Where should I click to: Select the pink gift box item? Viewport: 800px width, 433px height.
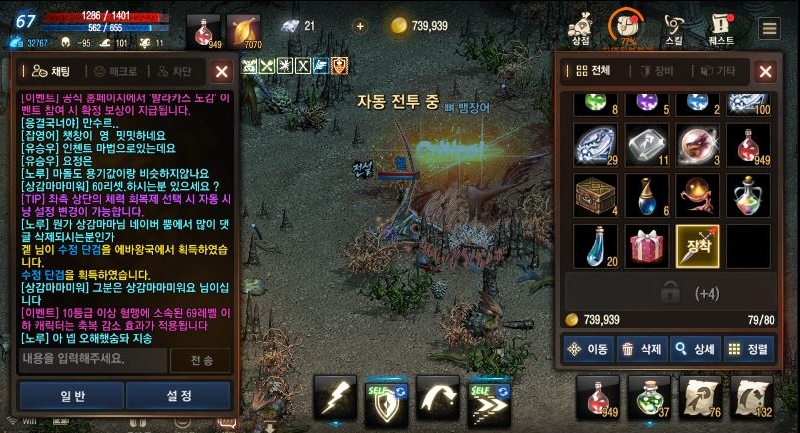pyautogui.click(x=648, y=246)
